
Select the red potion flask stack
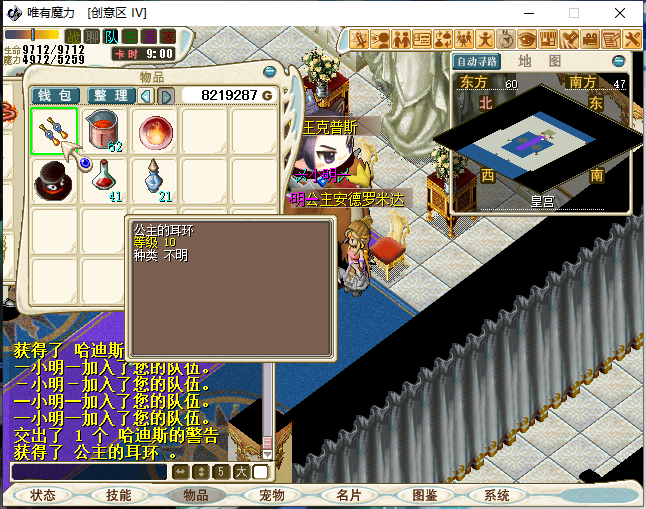pyautogui.click(x=103, y=181)
